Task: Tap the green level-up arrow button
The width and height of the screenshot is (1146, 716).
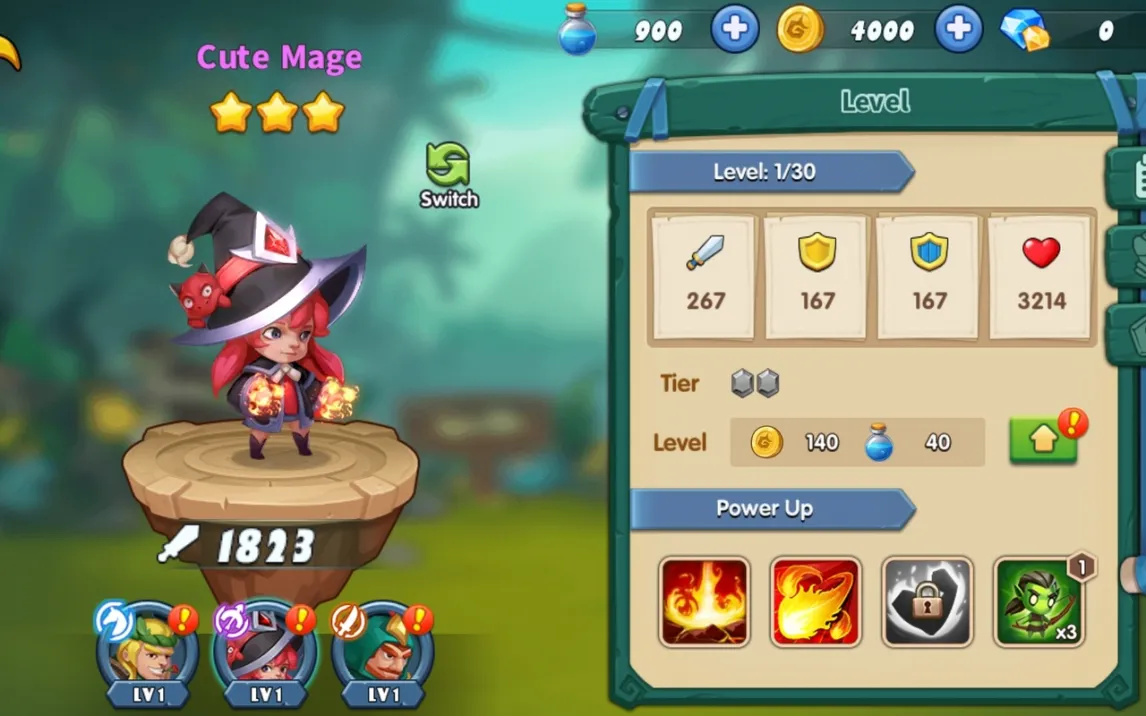Action: 1043,441
